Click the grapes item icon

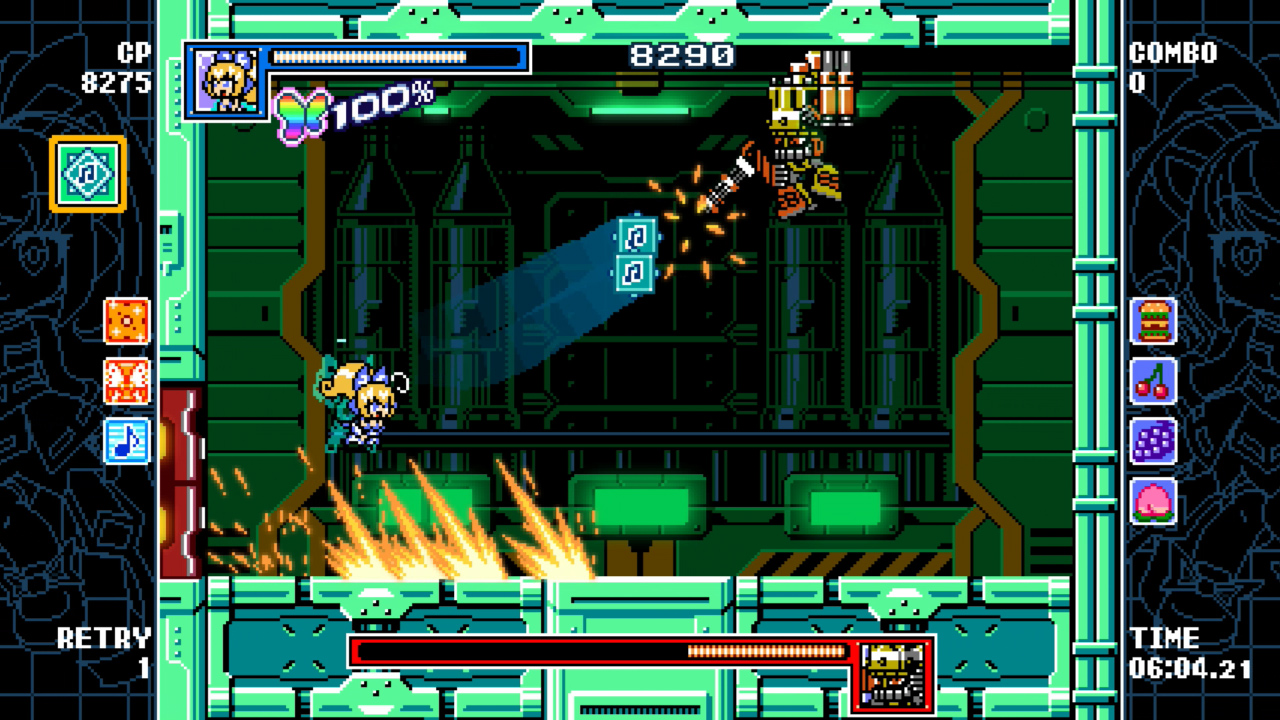1152,442
